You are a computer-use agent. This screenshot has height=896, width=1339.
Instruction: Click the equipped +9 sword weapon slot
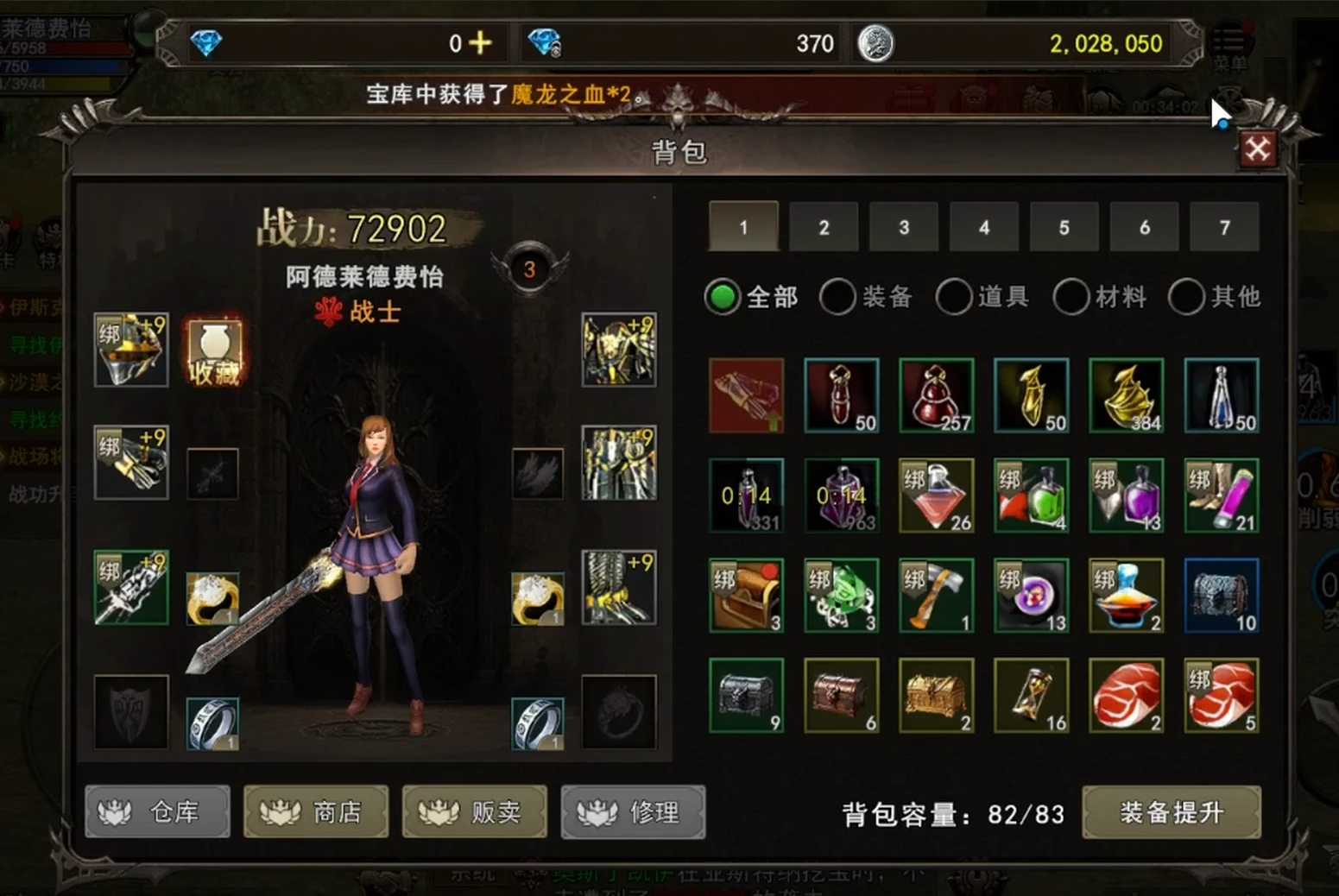[130, 587]
